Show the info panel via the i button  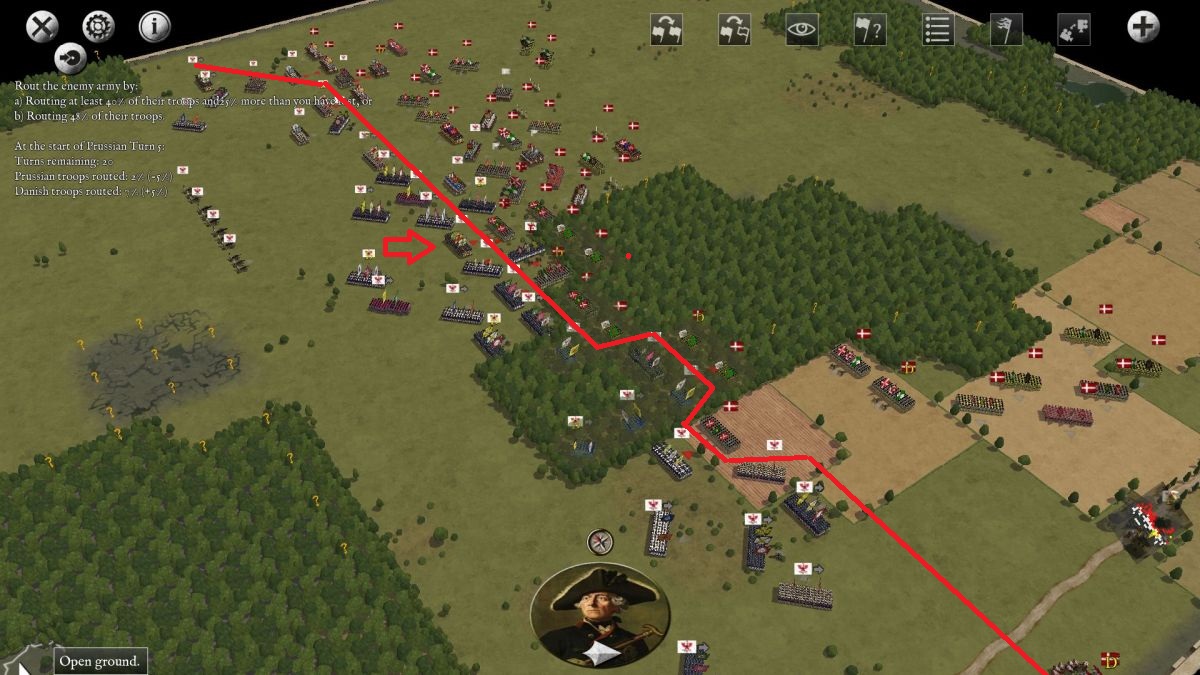(x=154, y=27)
